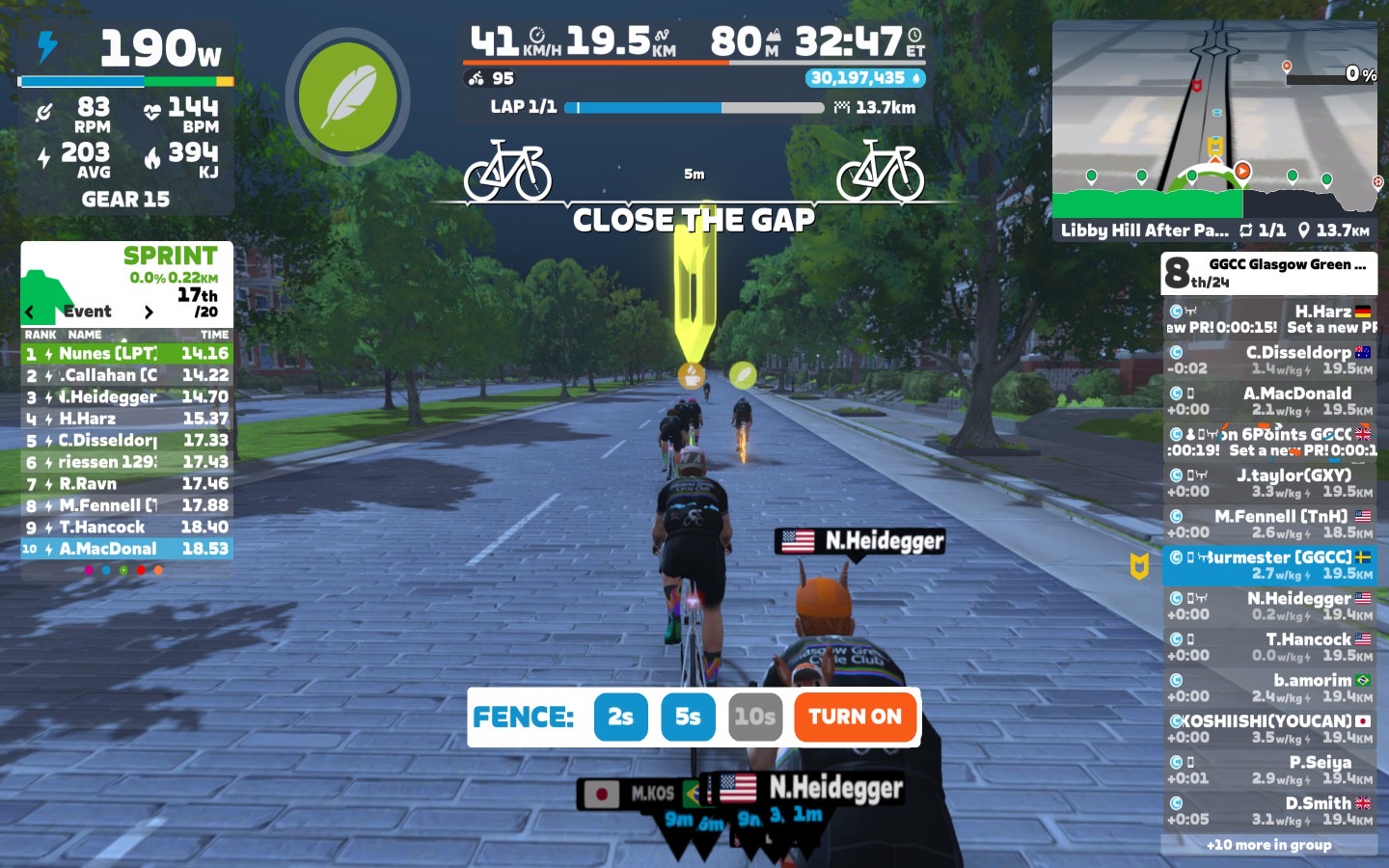Choose the 10s fence option
Screen dimensions: 1389x868
click(754, 717)
